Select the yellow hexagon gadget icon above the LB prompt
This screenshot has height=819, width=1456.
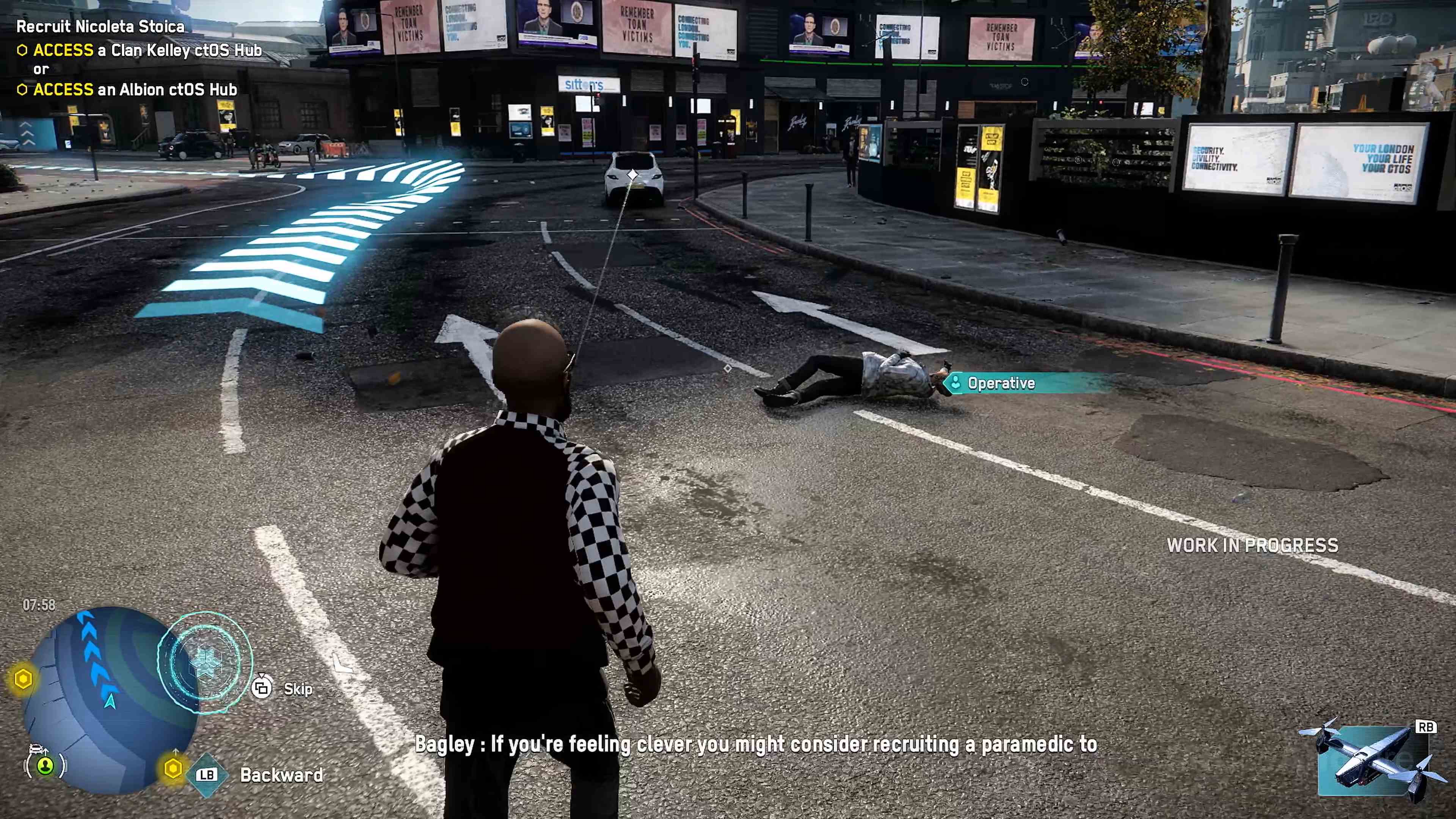tap(173, 769)
